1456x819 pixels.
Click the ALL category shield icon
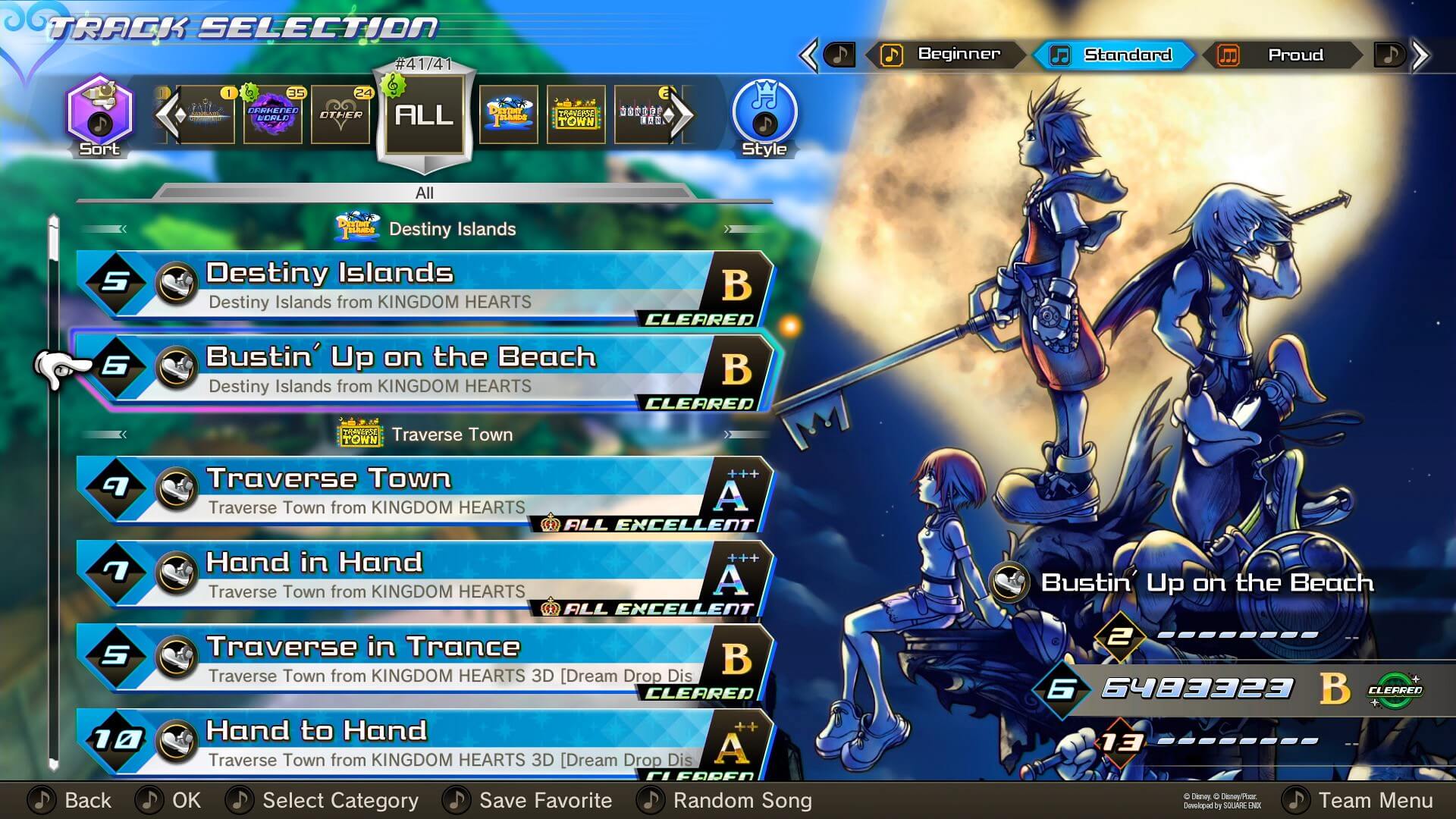423,114
